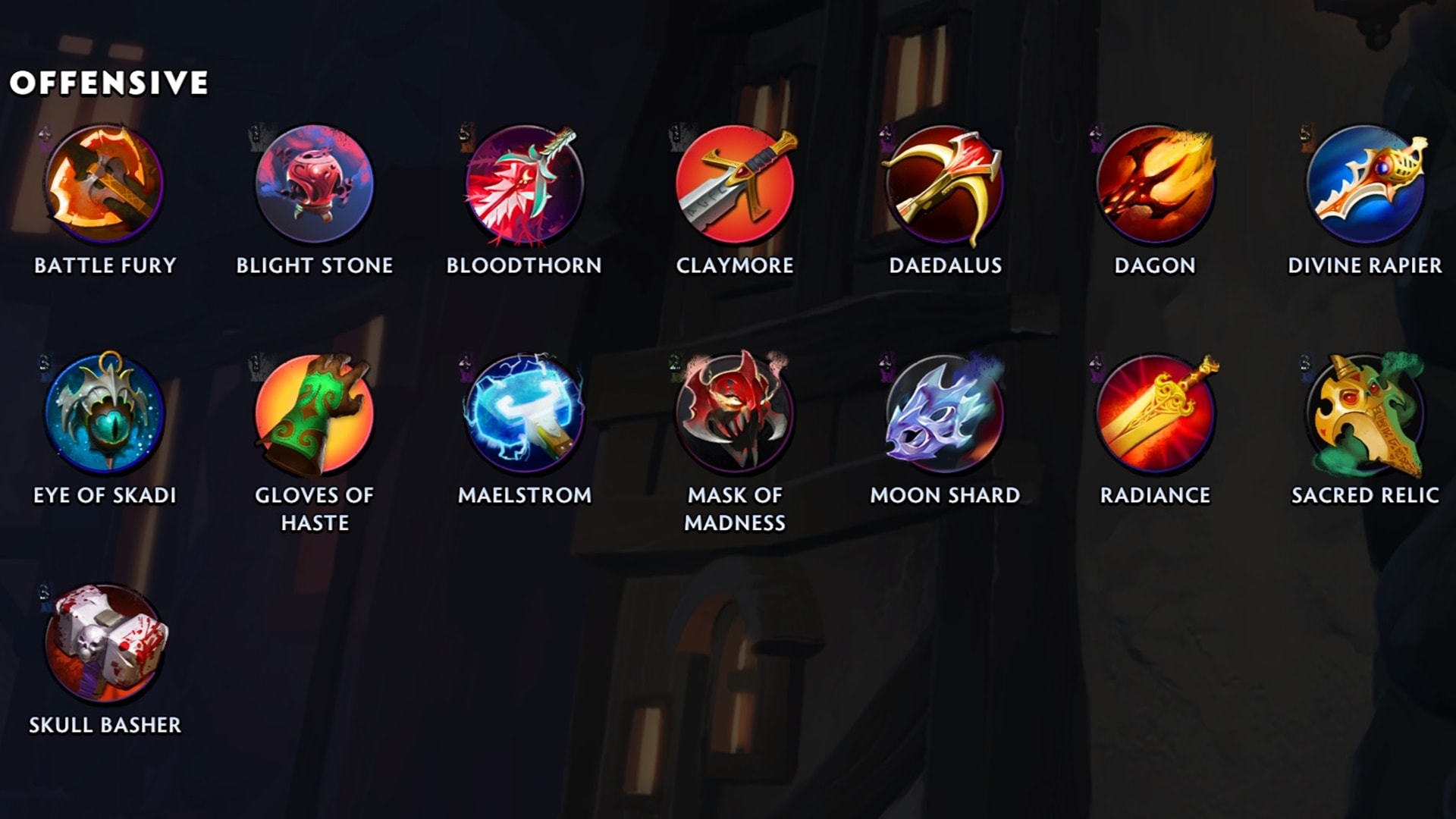
Task: Pick the Skull Basher icon
Action: pos(105,644)
